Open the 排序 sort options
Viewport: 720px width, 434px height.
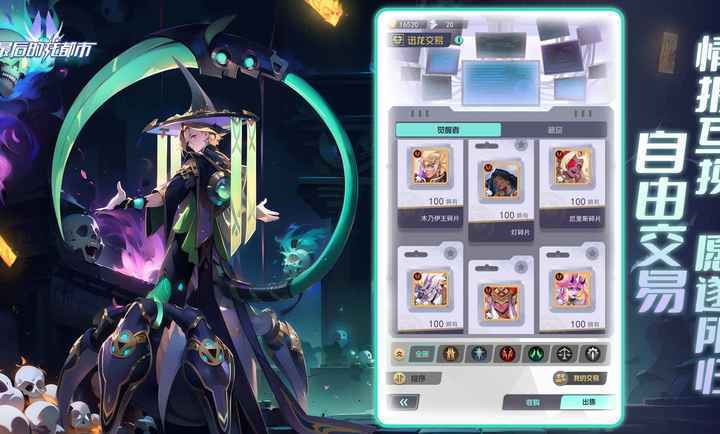point(412,378)
